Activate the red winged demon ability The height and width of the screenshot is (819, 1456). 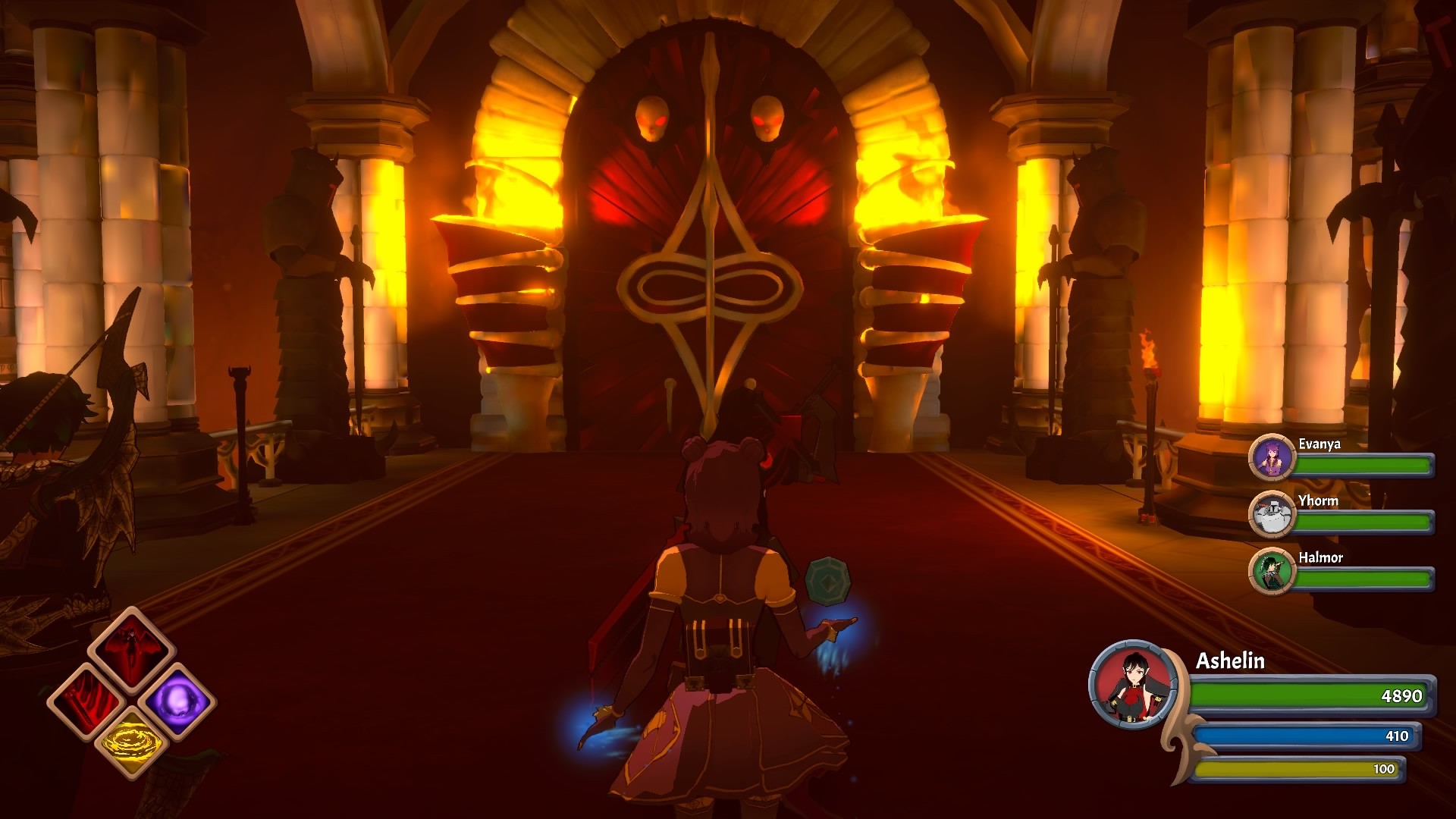[133, 651]
